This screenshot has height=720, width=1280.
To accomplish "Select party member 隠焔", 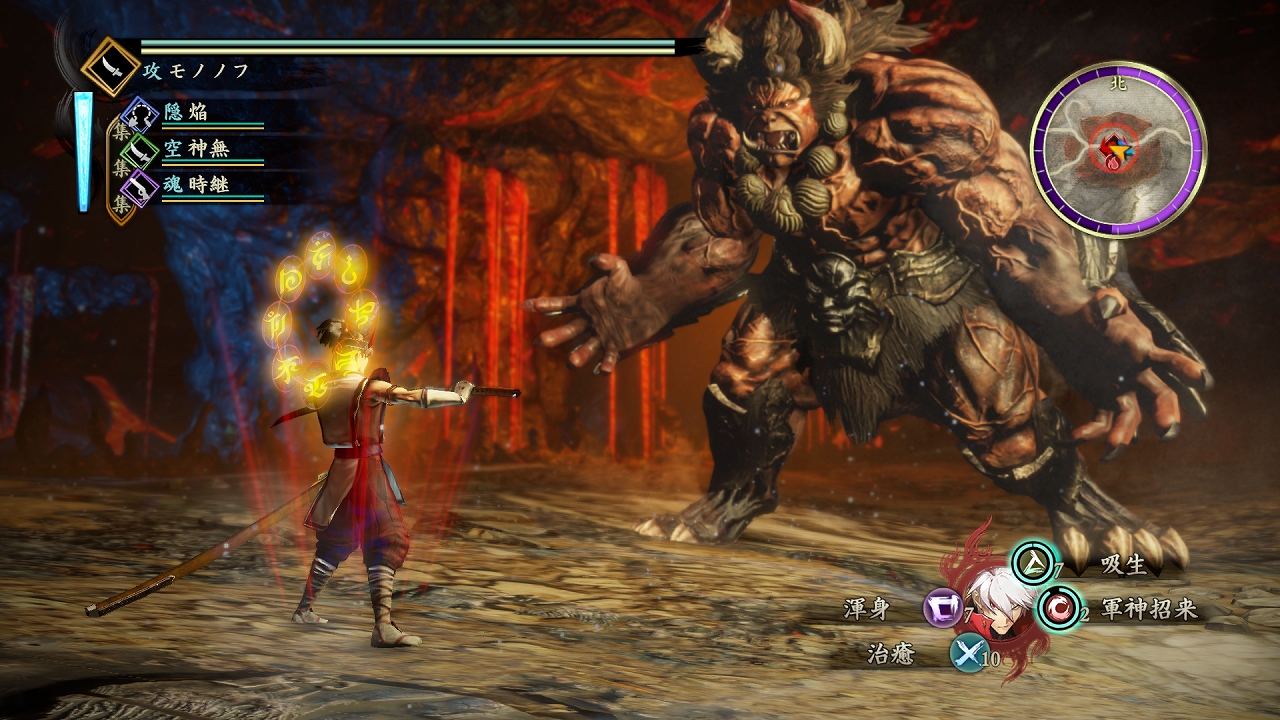I will click(x=141, y=114).
